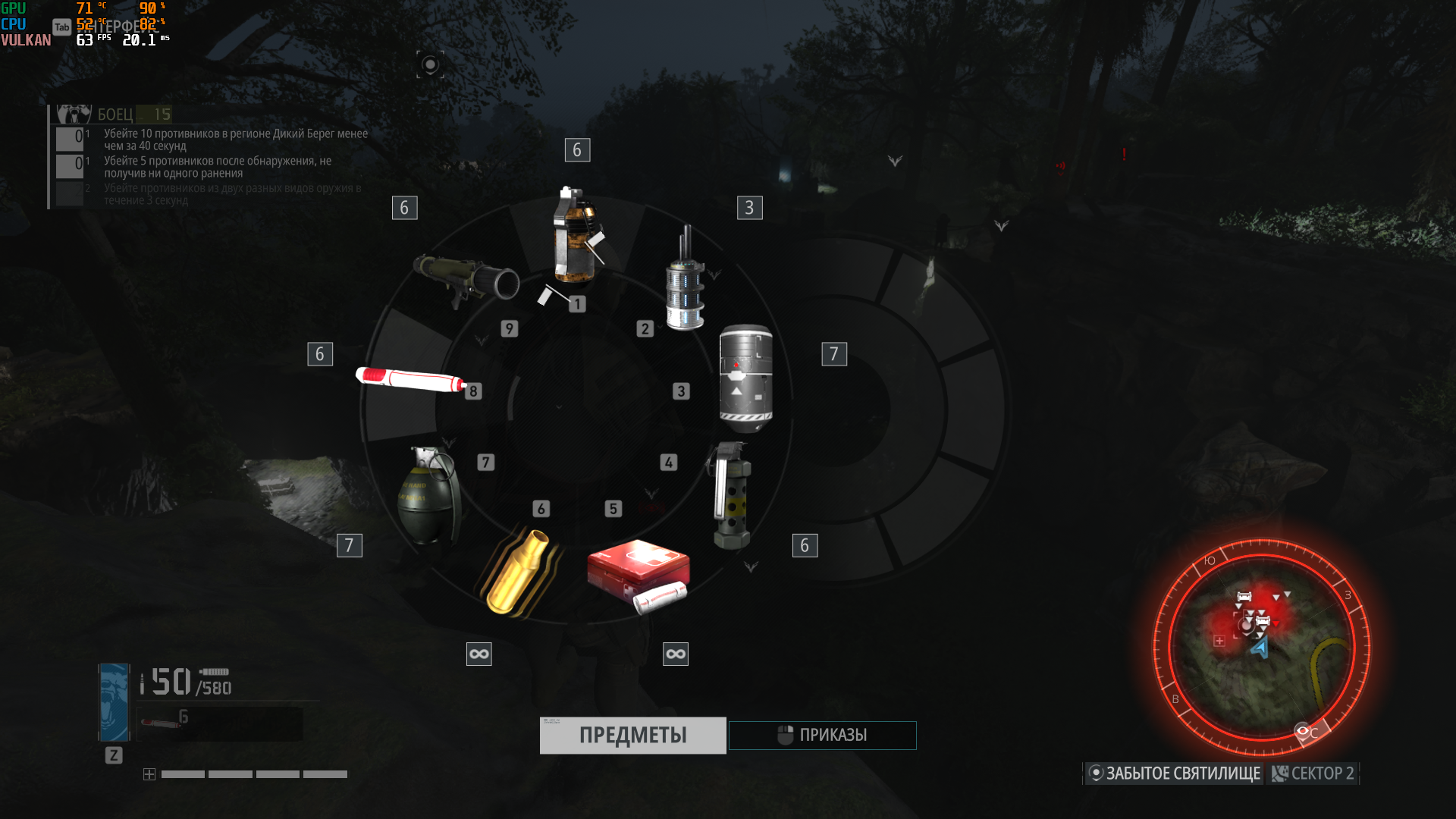
Task: Click the circular red minimap
Action: (1261, 646)
